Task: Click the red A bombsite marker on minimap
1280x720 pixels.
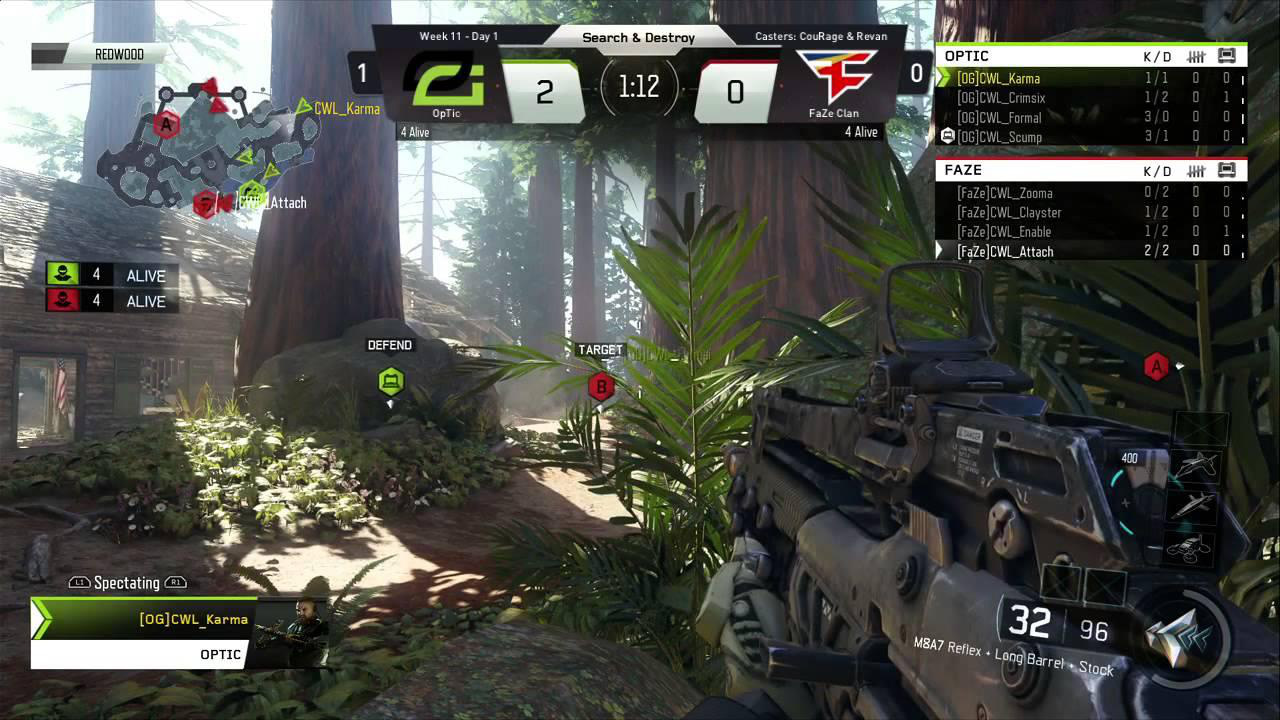Action: pyautogui.click(x=167, y=125)
